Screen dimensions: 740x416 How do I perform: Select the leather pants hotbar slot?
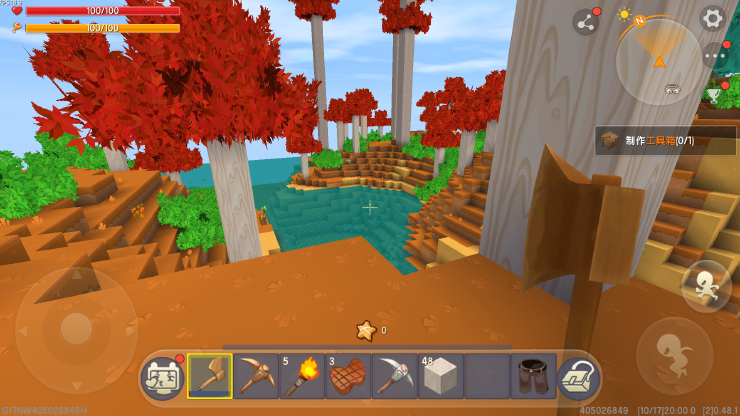[533, 376]
